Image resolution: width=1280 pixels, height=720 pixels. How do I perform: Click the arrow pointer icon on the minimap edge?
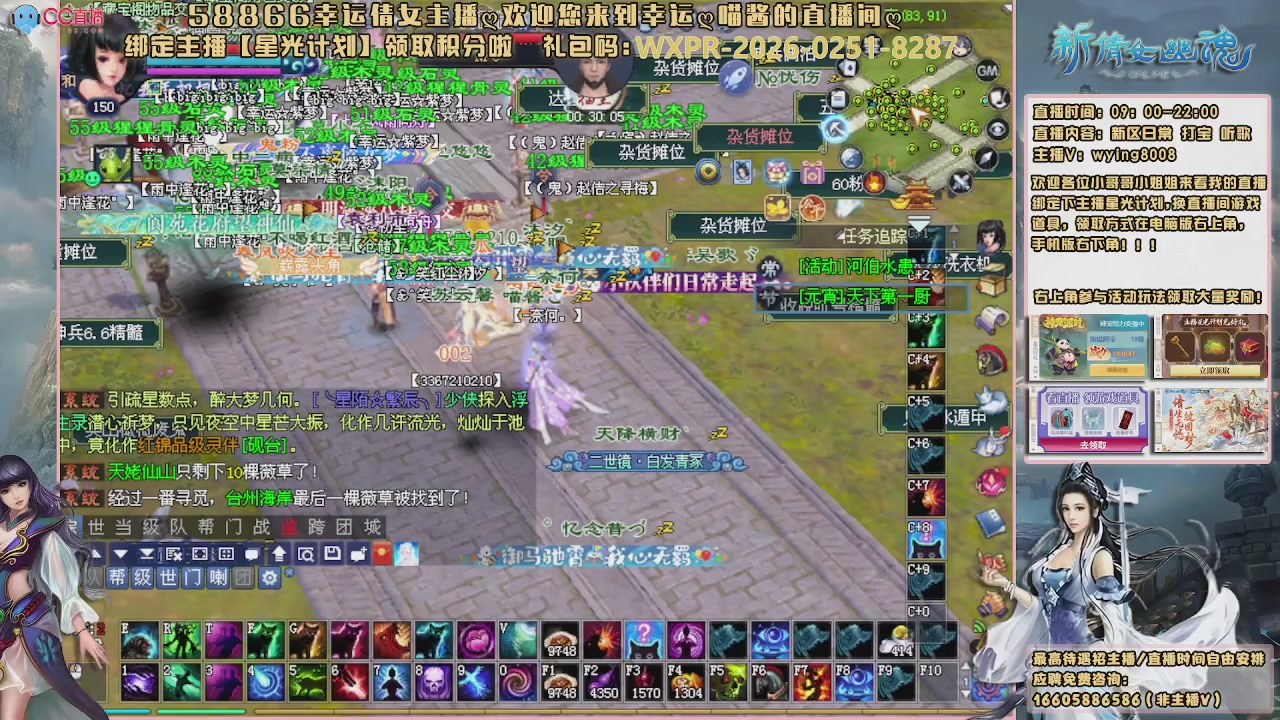(x=986, y=159)
